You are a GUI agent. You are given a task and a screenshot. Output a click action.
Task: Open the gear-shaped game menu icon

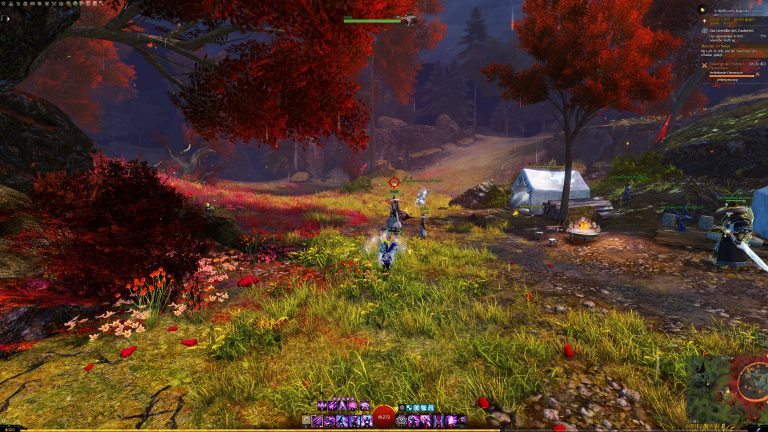click(3, 4)
